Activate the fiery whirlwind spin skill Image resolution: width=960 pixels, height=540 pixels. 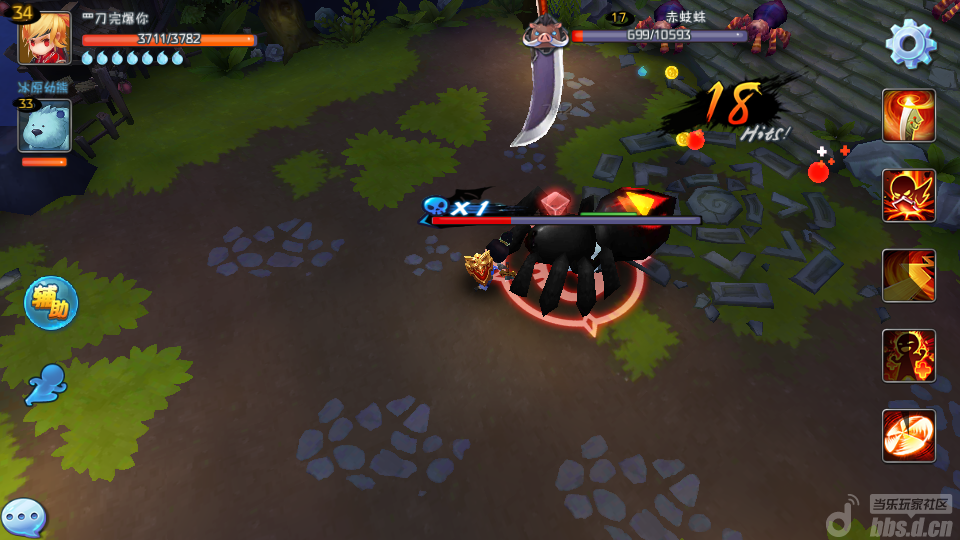[908, 435]
